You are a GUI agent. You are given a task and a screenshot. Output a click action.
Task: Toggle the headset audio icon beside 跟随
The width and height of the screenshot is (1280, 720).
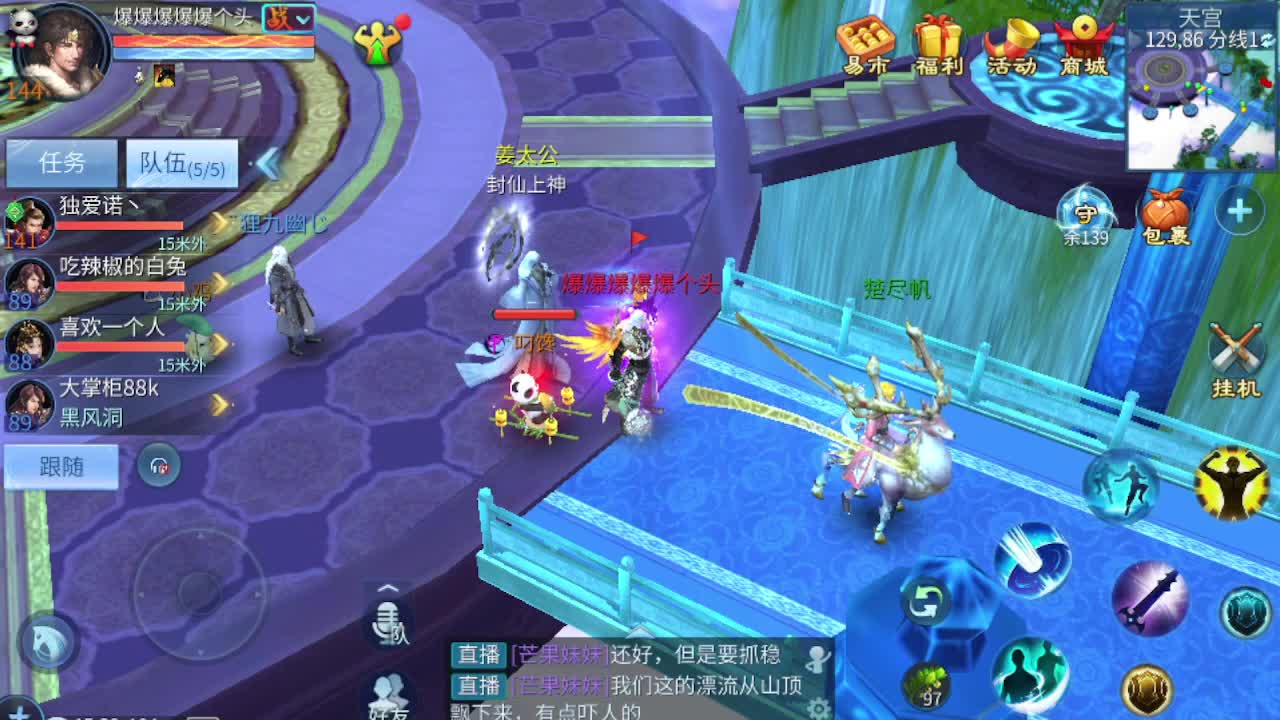[x=157, y=466]
